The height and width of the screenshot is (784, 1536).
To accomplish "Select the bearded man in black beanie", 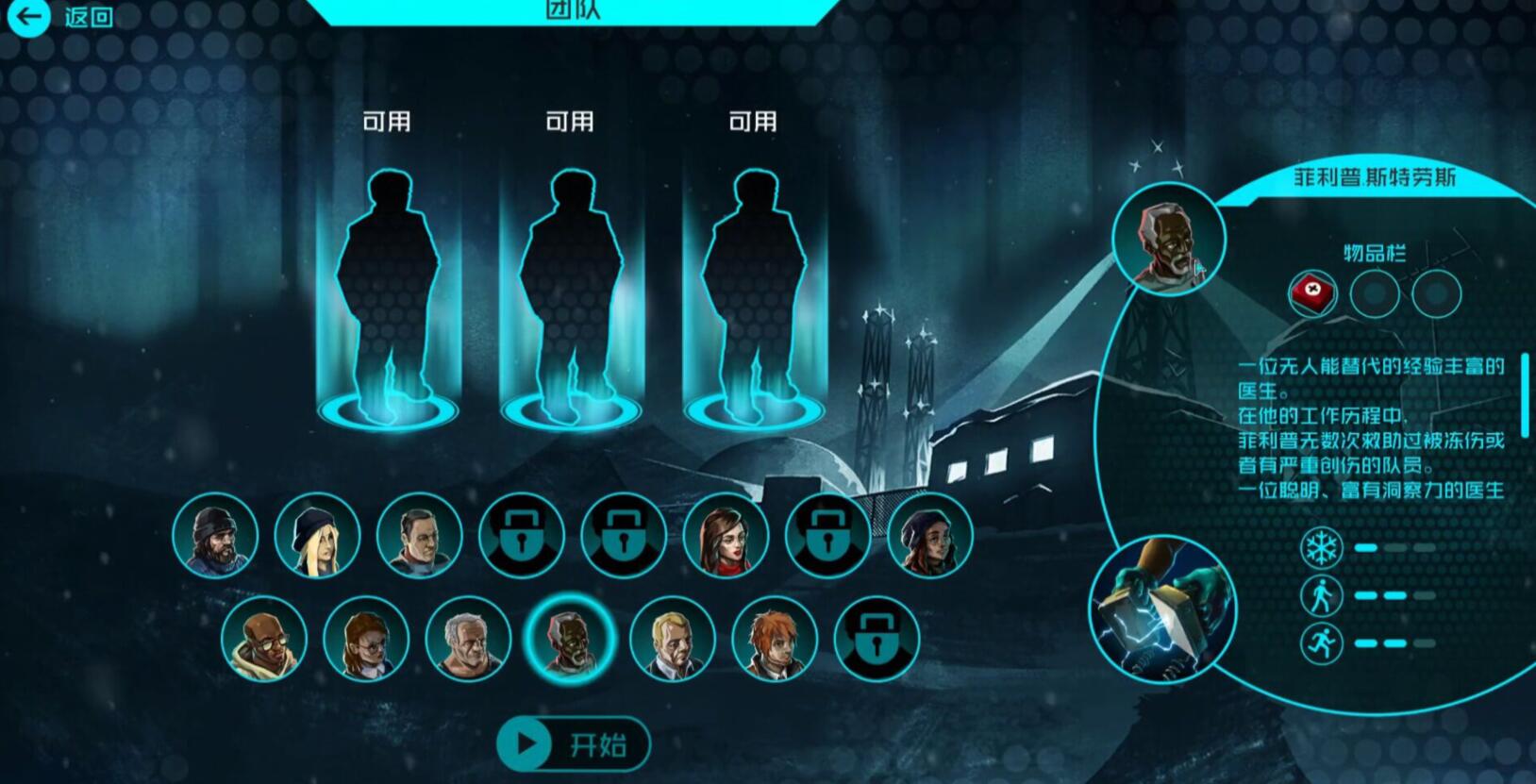I will (215, 535).
